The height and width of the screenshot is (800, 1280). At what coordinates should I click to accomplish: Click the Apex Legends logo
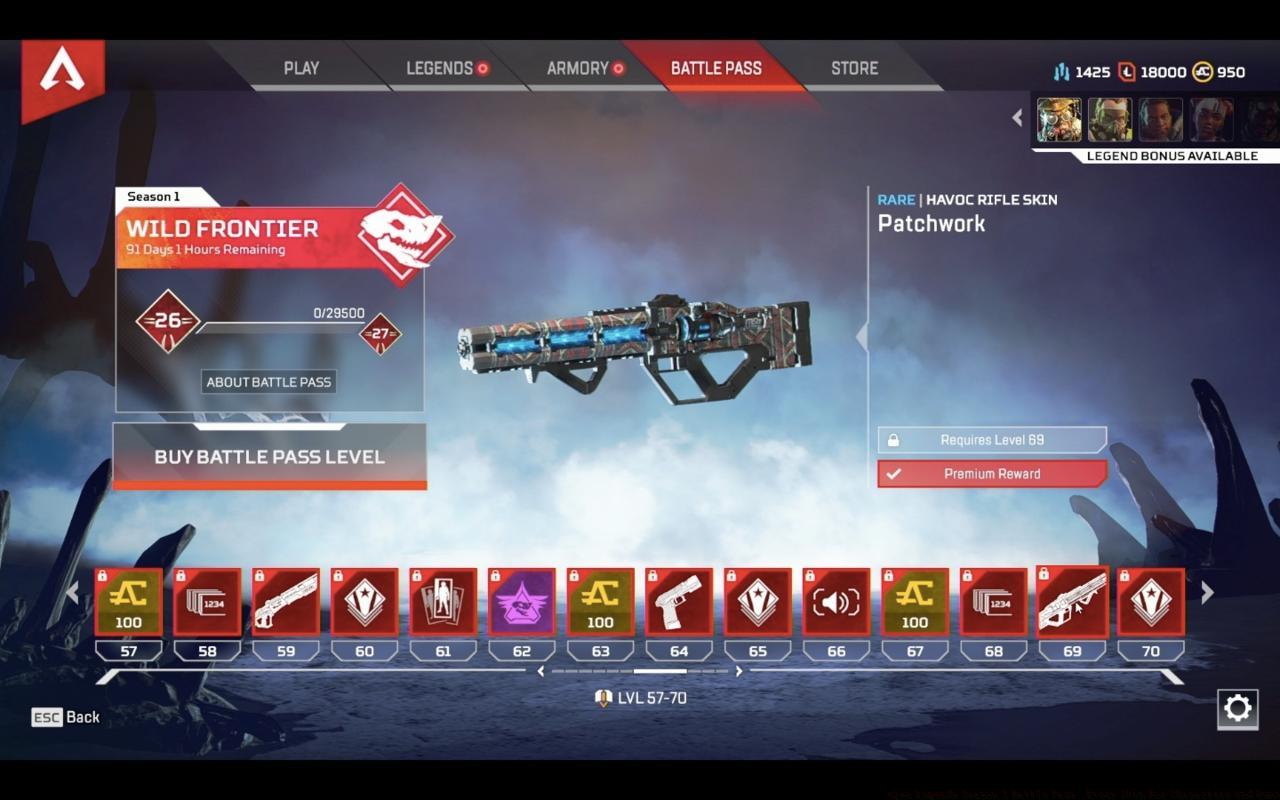[62, 76]
